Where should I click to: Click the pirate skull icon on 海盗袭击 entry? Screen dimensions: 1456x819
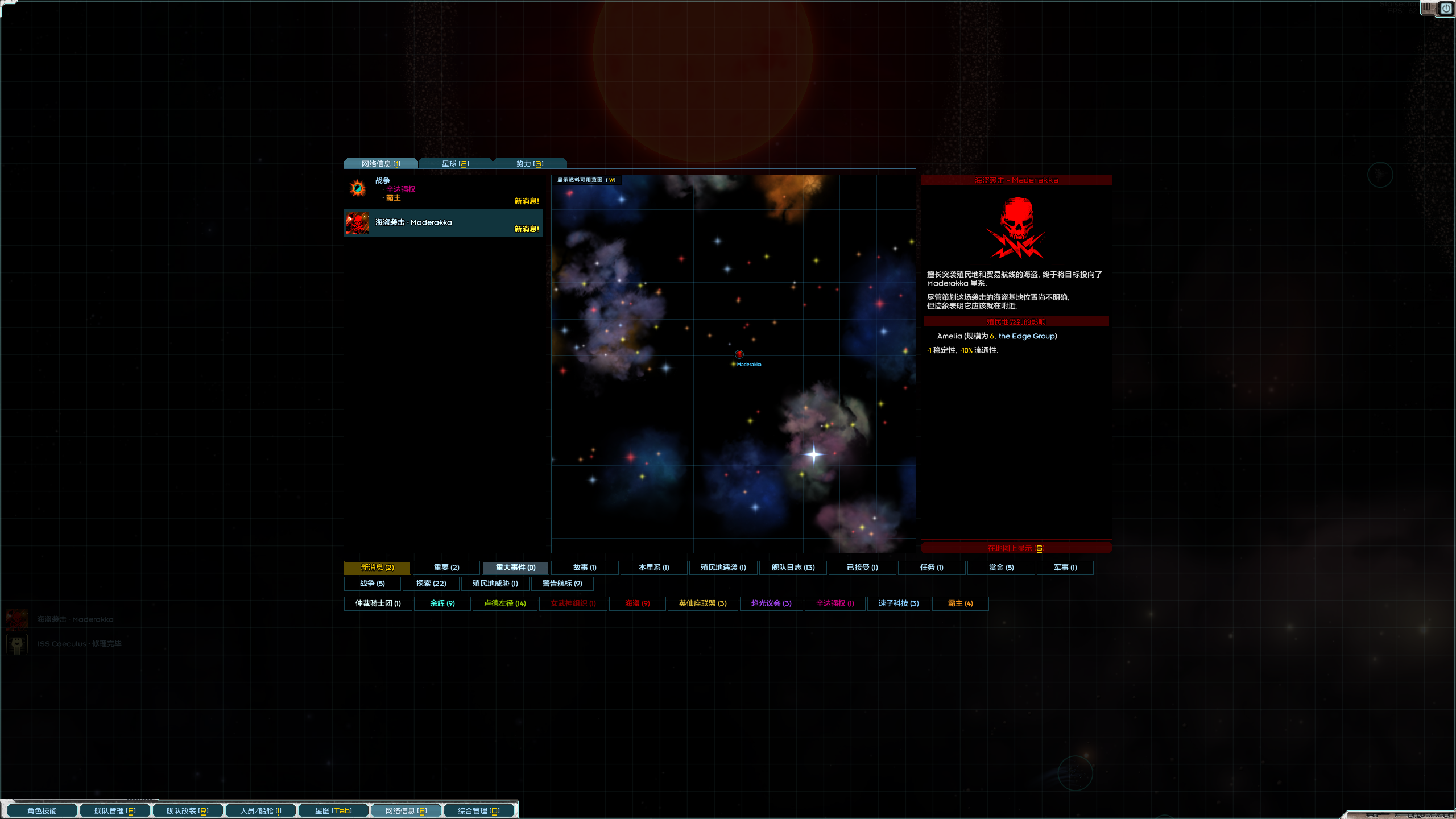pyautogui.click(x=357, y=222)
